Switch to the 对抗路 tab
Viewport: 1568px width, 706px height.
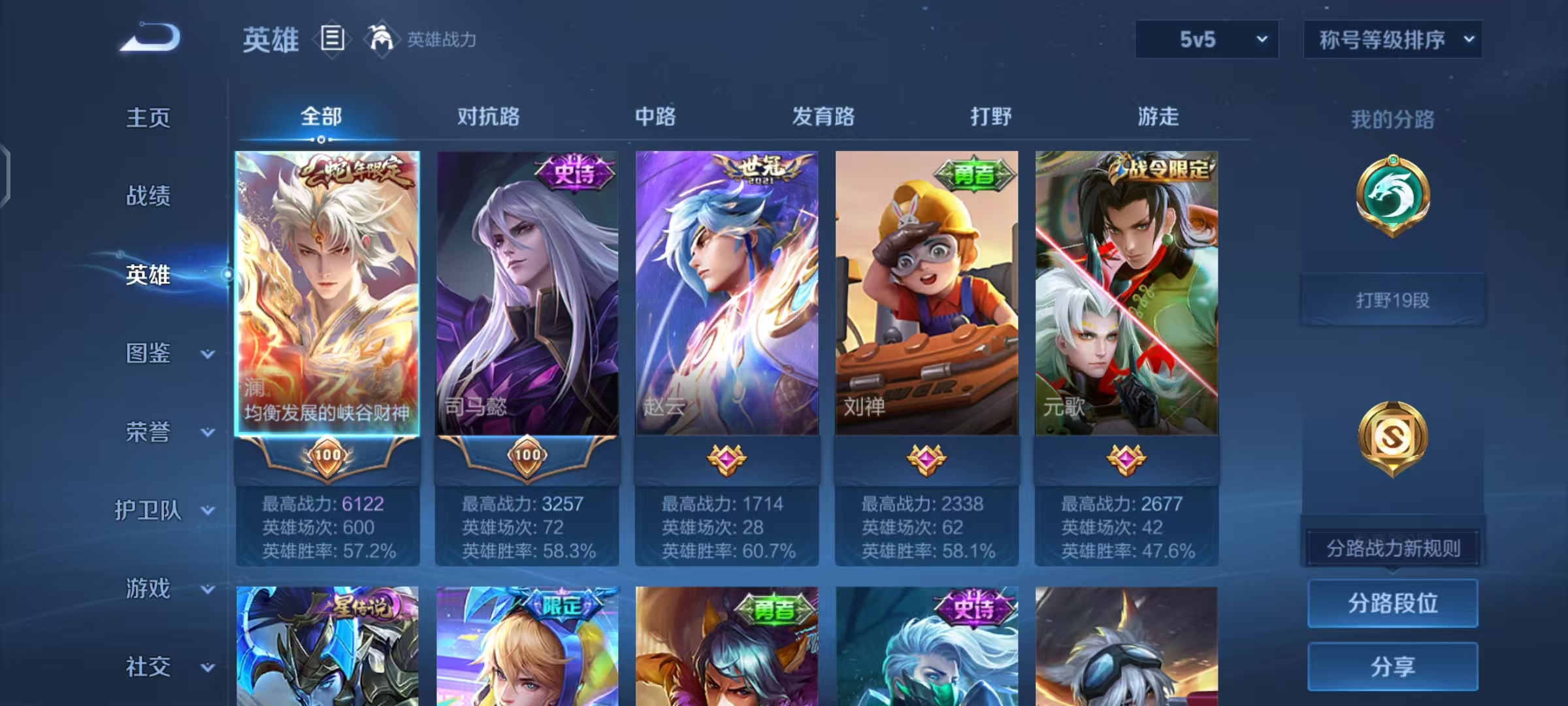(x=488, y=116)
